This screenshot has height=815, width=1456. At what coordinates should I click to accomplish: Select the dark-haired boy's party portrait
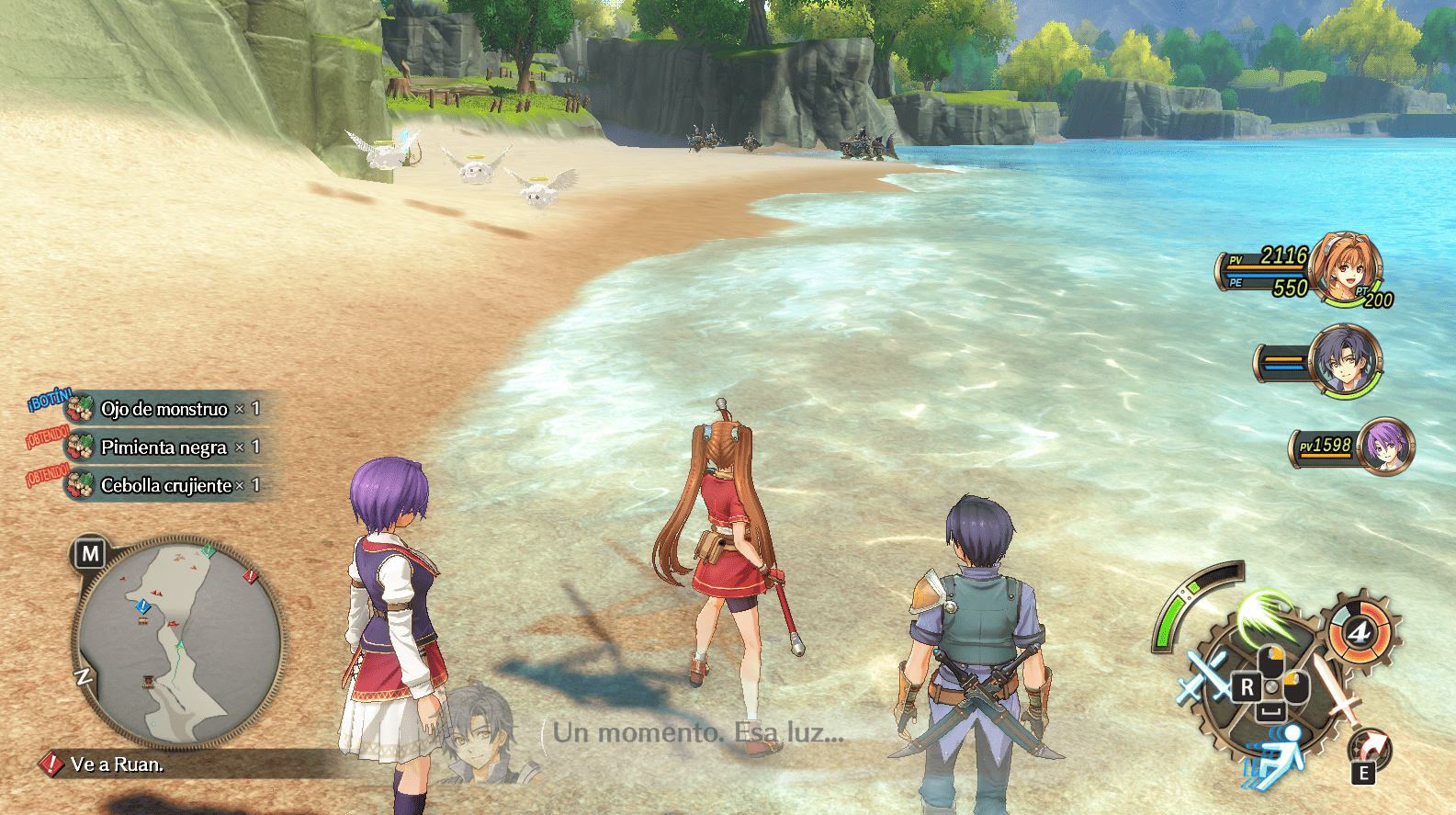(x=1345, y=360)
